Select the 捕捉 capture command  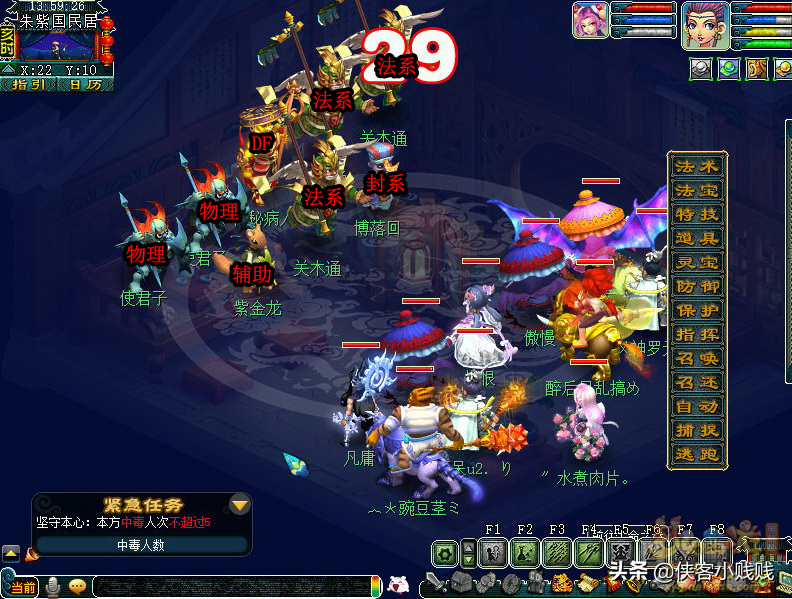(696, 430)
